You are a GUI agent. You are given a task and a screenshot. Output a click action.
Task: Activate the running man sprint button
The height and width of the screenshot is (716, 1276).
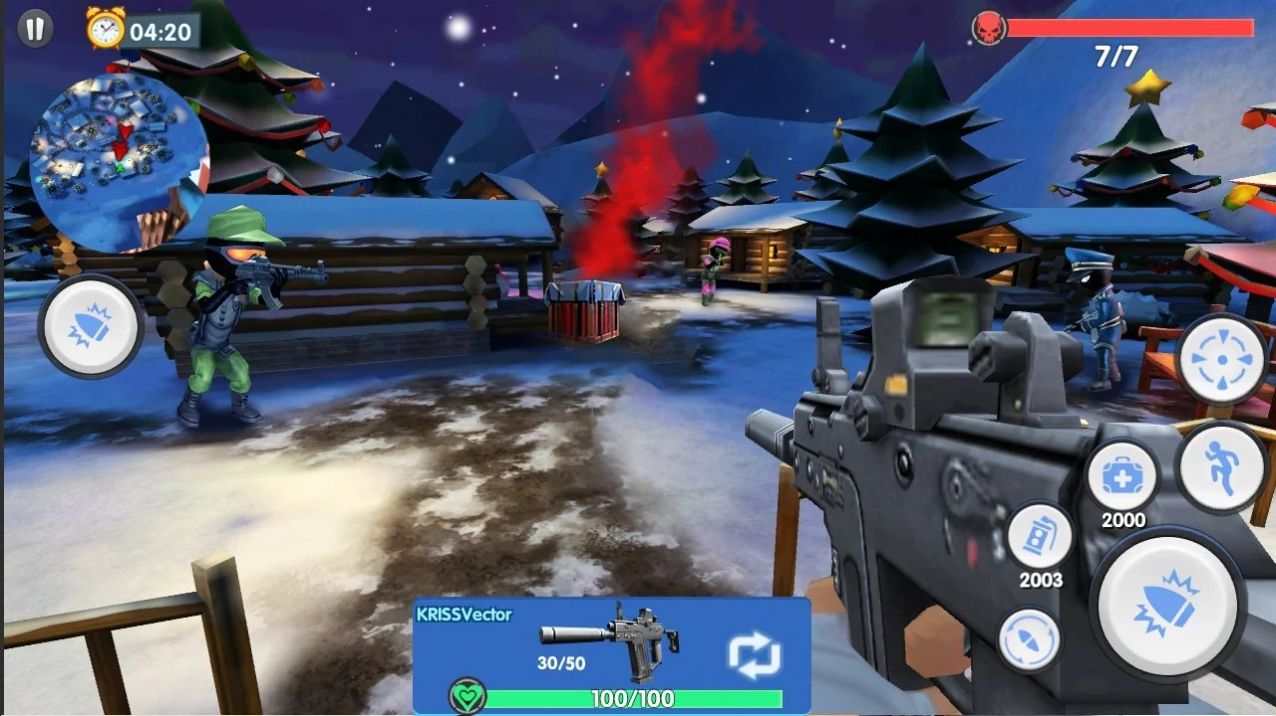(1222, 468)
